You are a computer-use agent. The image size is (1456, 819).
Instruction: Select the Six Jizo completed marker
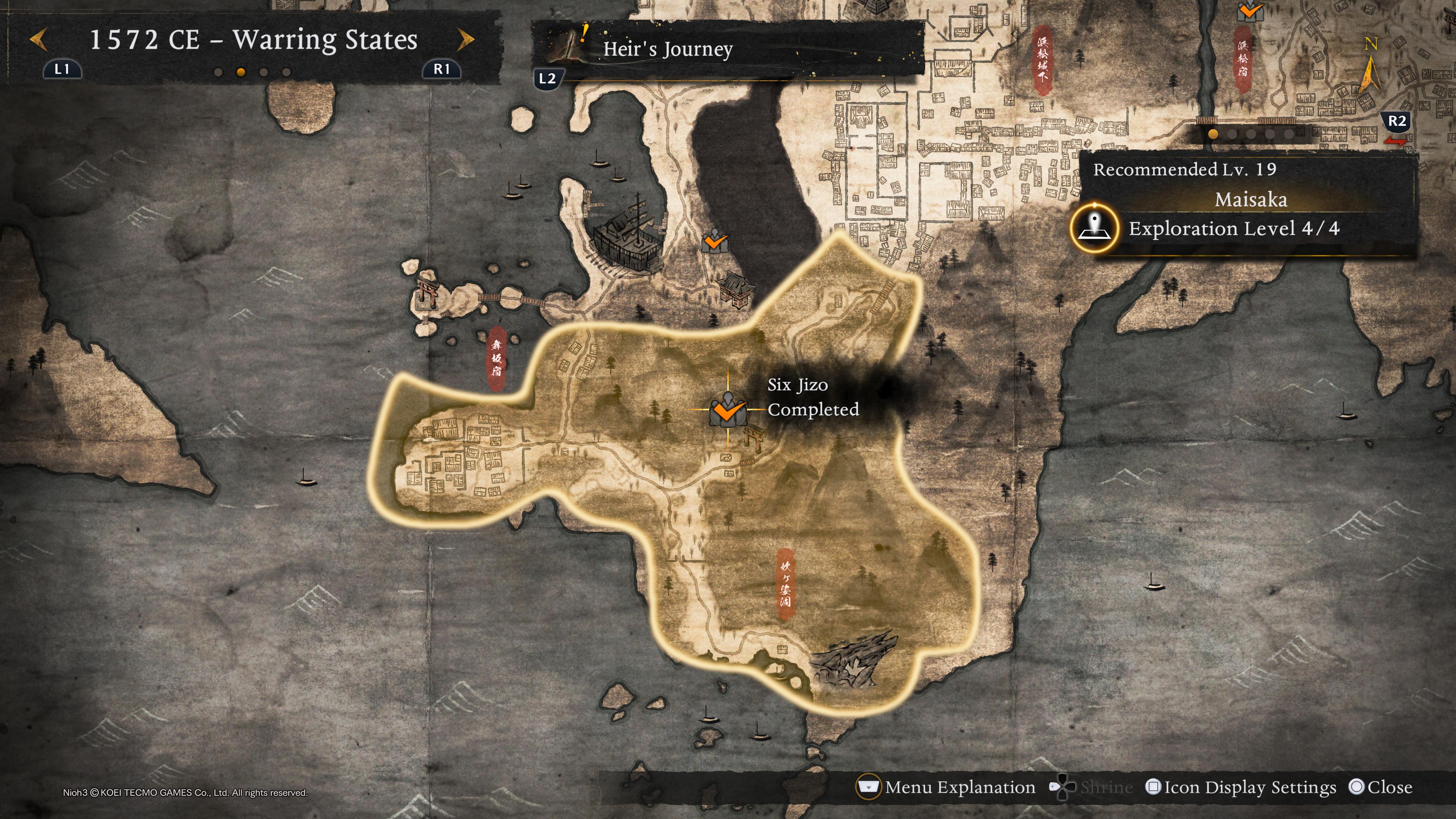coord(728,410)
